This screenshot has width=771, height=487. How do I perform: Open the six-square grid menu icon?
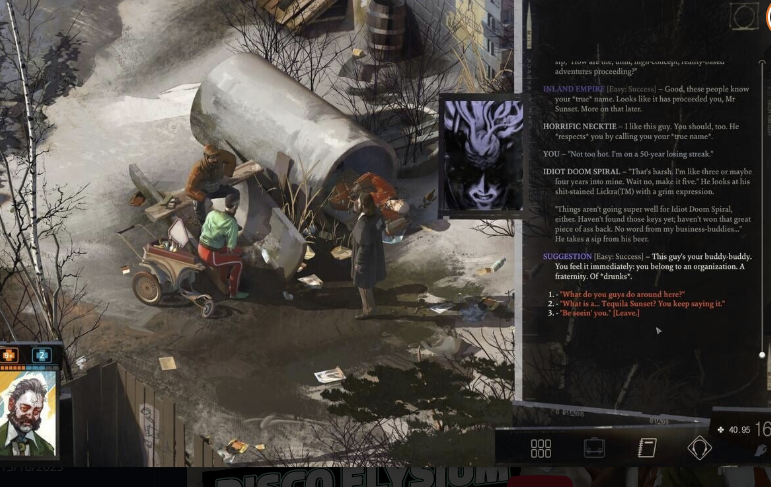541,448
